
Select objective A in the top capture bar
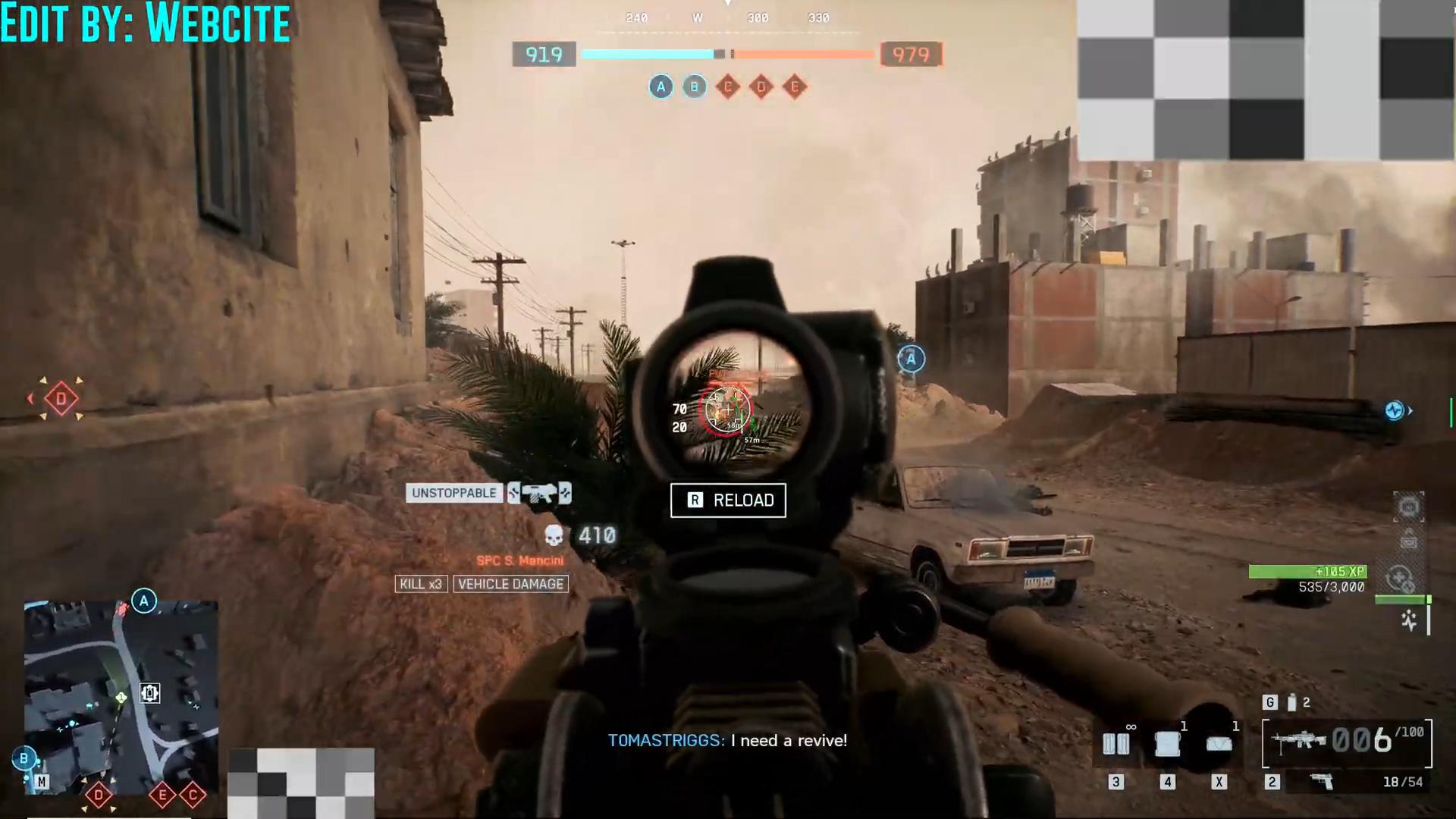click(x=661, y=87)
